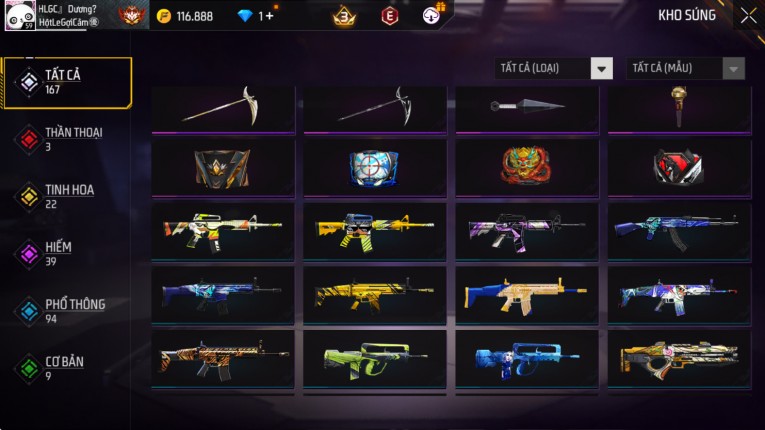
Task: Expand the Tất Cả (Mẫu) dropdown
Action: pos(685,68)
